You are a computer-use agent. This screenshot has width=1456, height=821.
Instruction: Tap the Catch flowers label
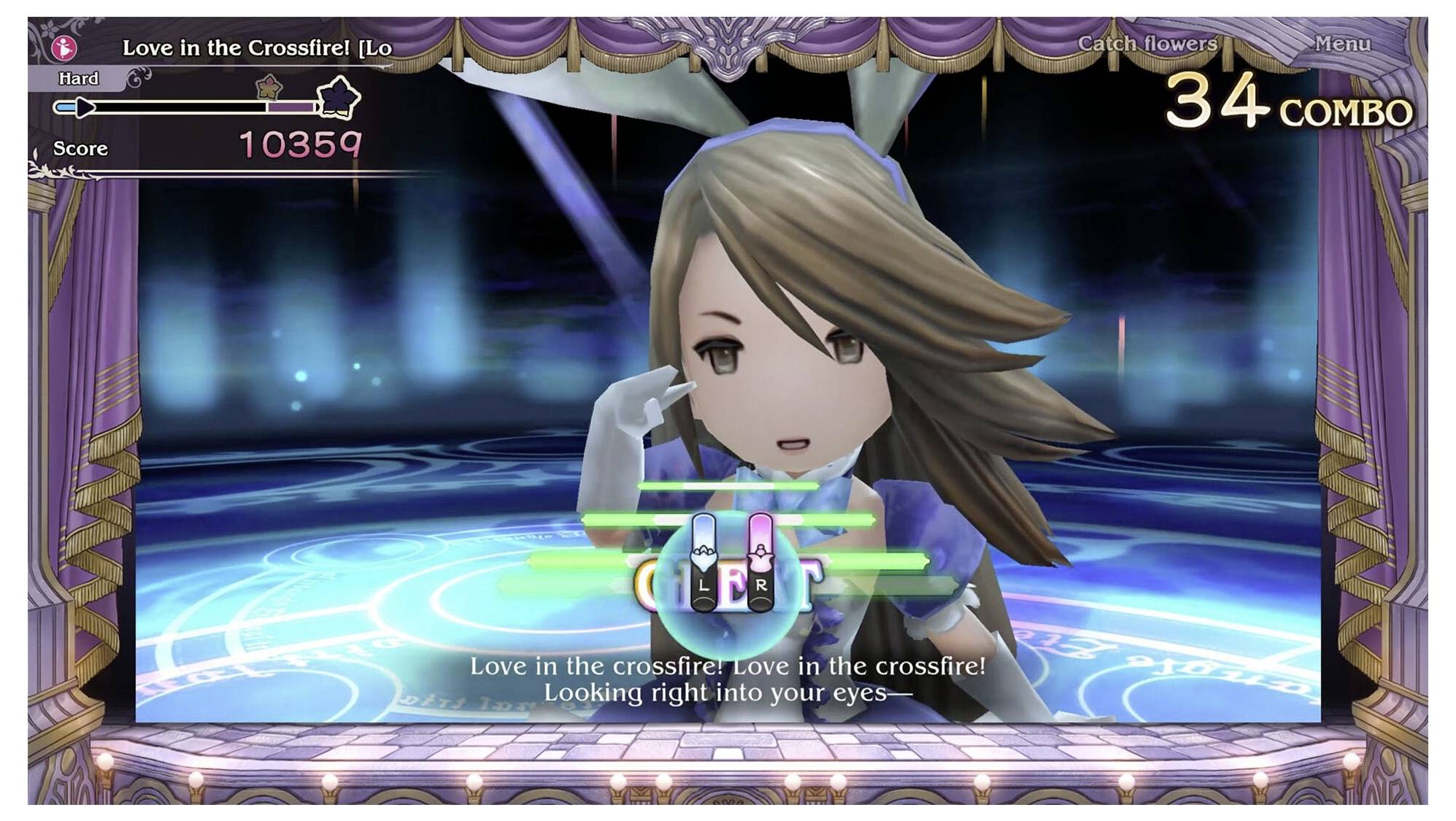click(1147, 44)
